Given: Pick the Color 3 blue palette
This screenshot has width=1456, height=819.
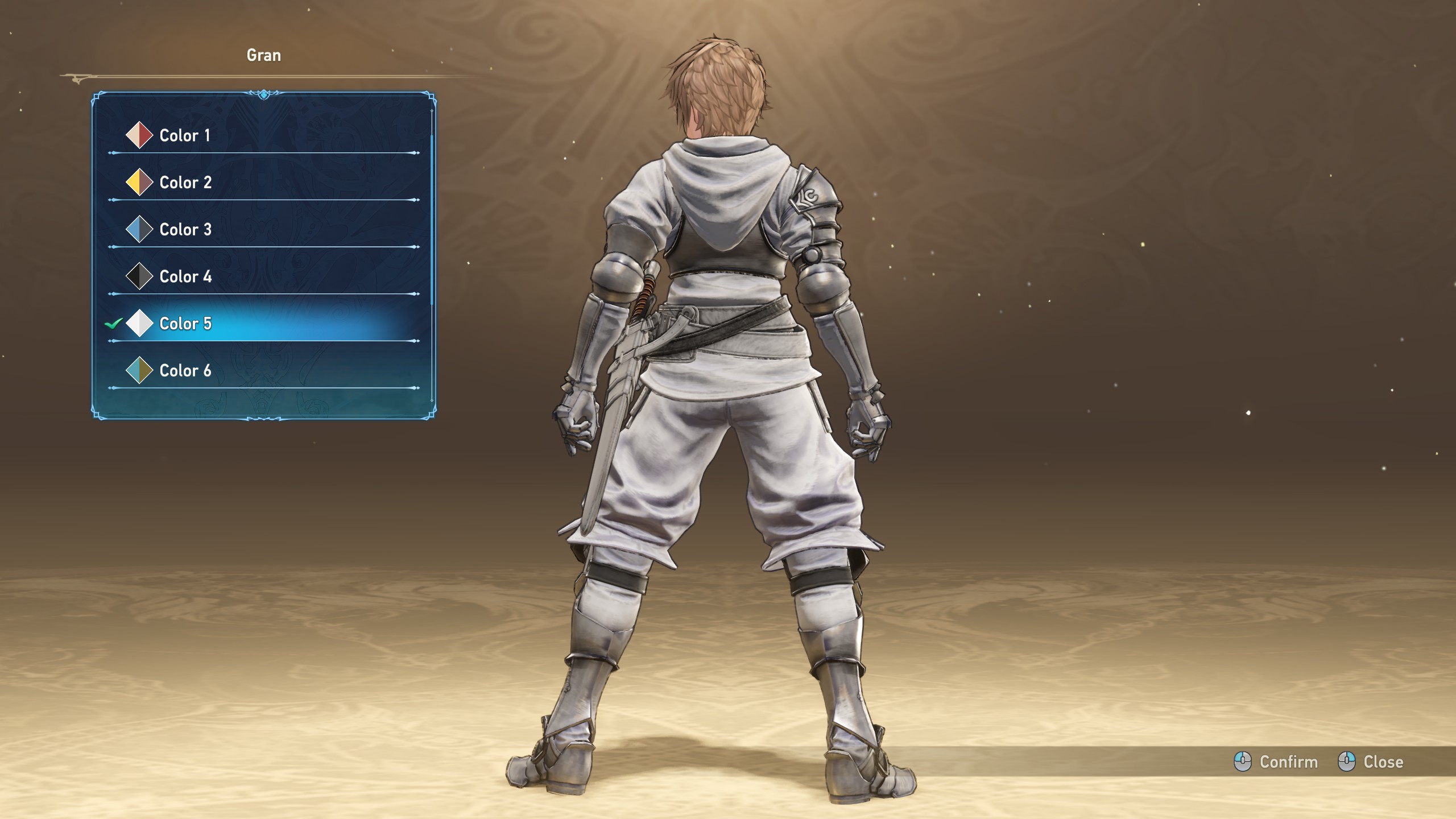Looking at the screenshot, I should [x=185, y=230].
